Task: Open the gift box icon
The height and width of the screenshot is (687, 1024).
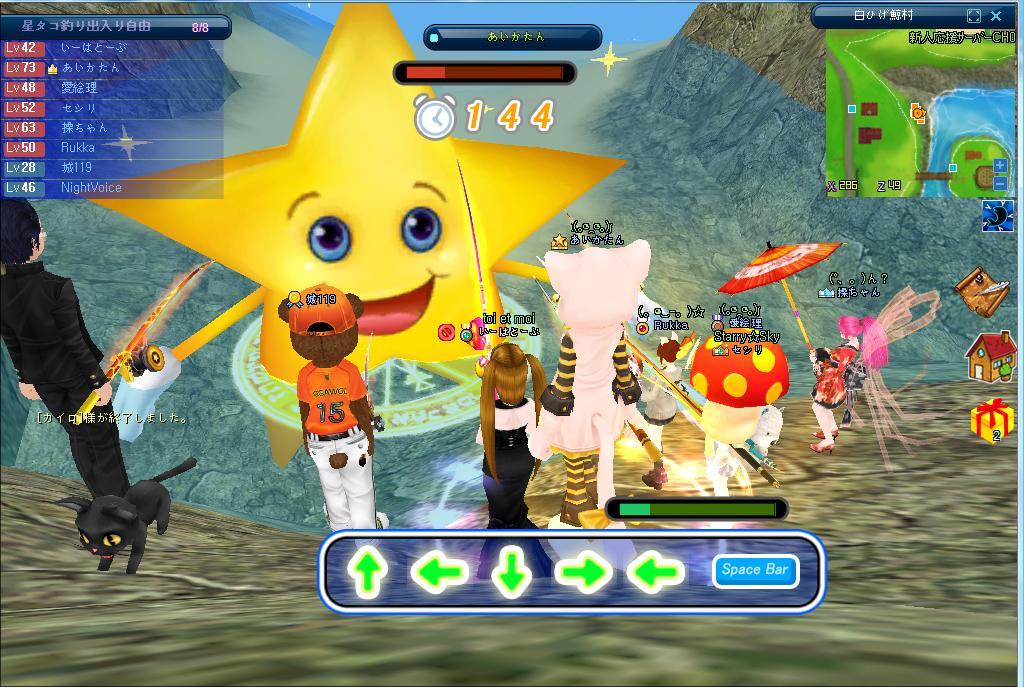Action: coord(991,421)
